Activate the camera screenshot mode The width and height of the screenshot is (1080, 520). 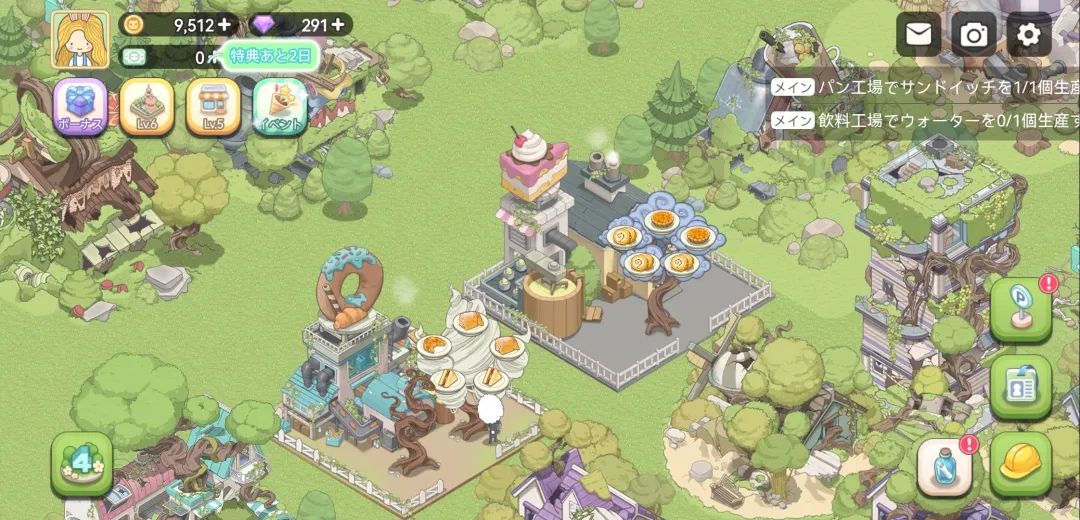[973, 36]
